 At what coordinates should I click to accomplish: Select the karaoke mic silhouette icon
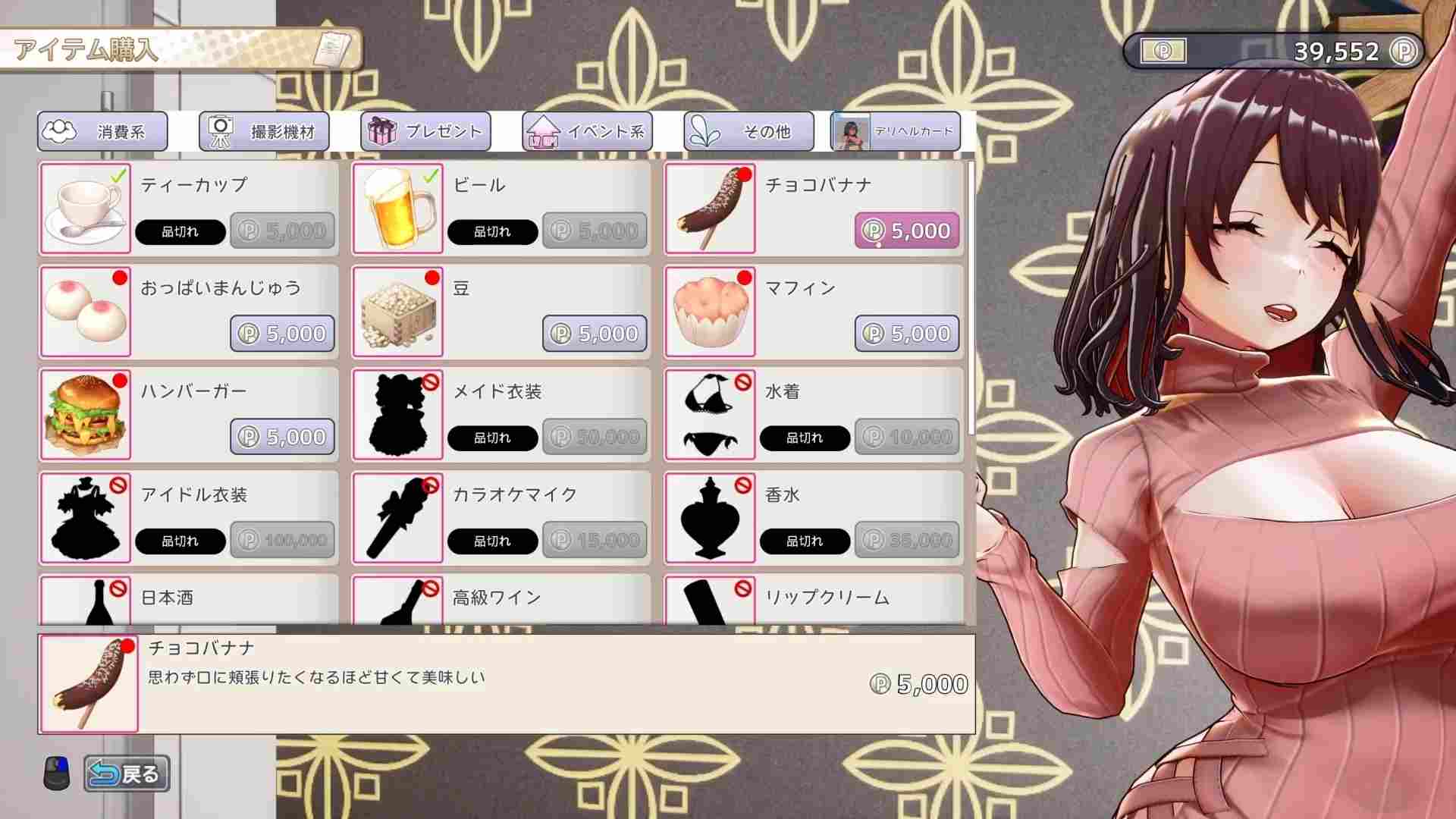click(x=397, y=516)
